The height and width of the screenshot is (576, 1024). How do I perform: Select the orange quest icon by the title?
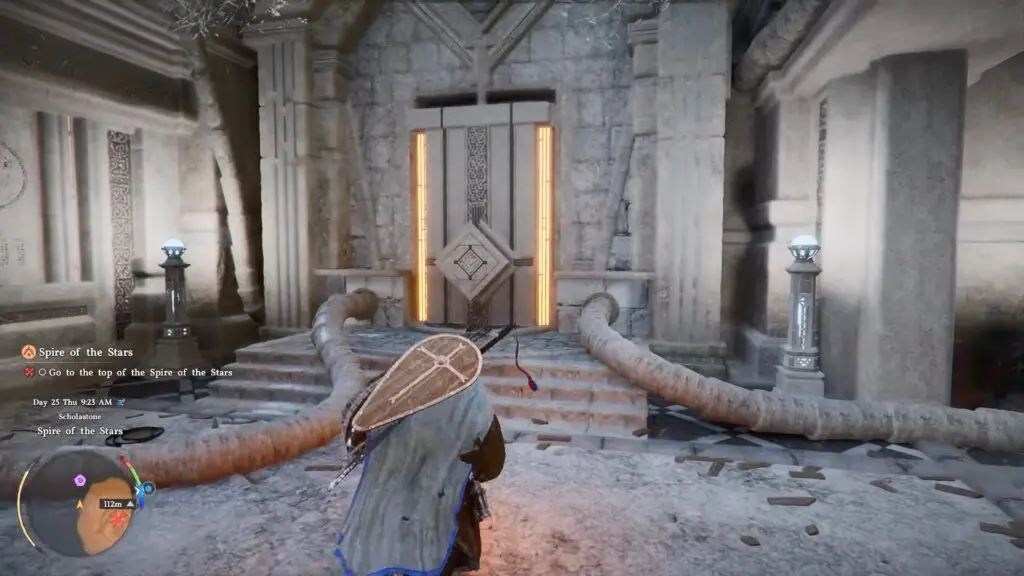[x=30, y=352]
